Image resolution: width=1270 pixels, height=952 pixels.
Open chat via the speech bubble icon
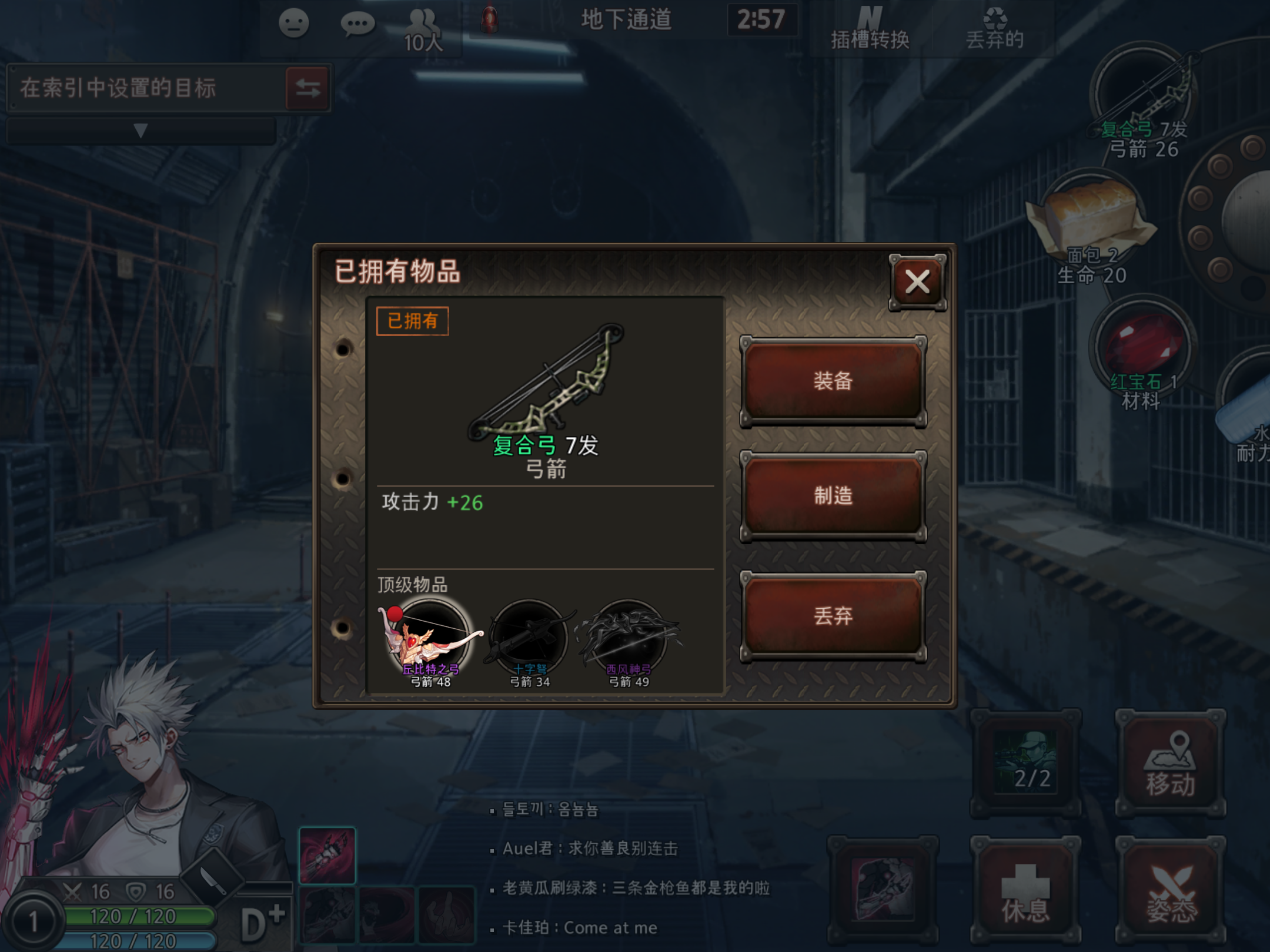(x=358, y=22)
